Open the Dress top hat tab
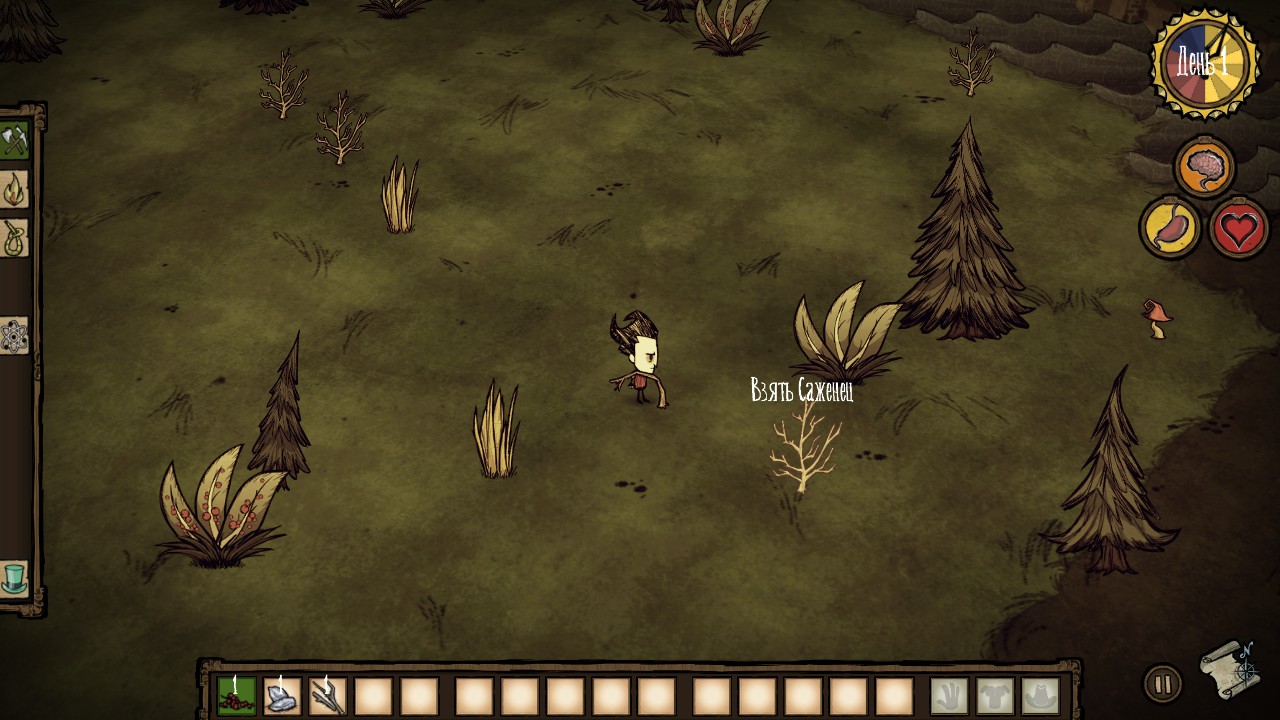This screenshot has height=720, width=1280. point(14,578)
